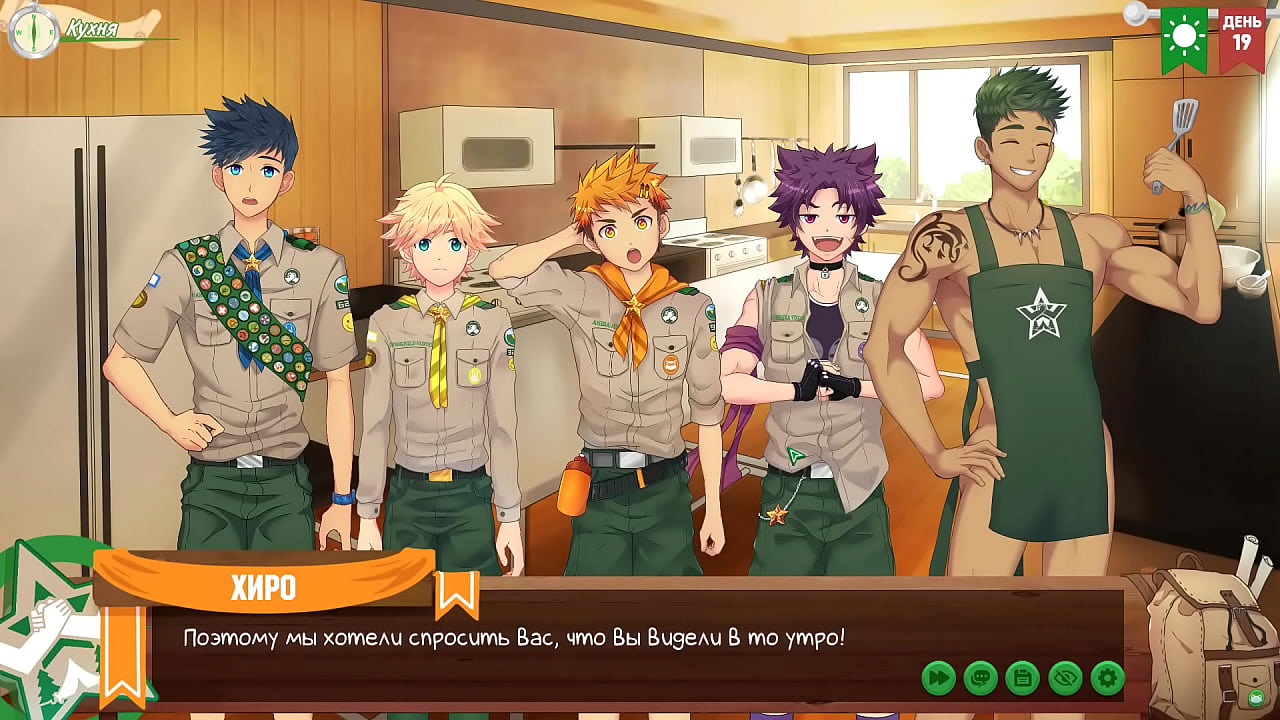Click the compass next to Кухня
This screenshot has height=720, width=1280.
[x=31, y=30]
